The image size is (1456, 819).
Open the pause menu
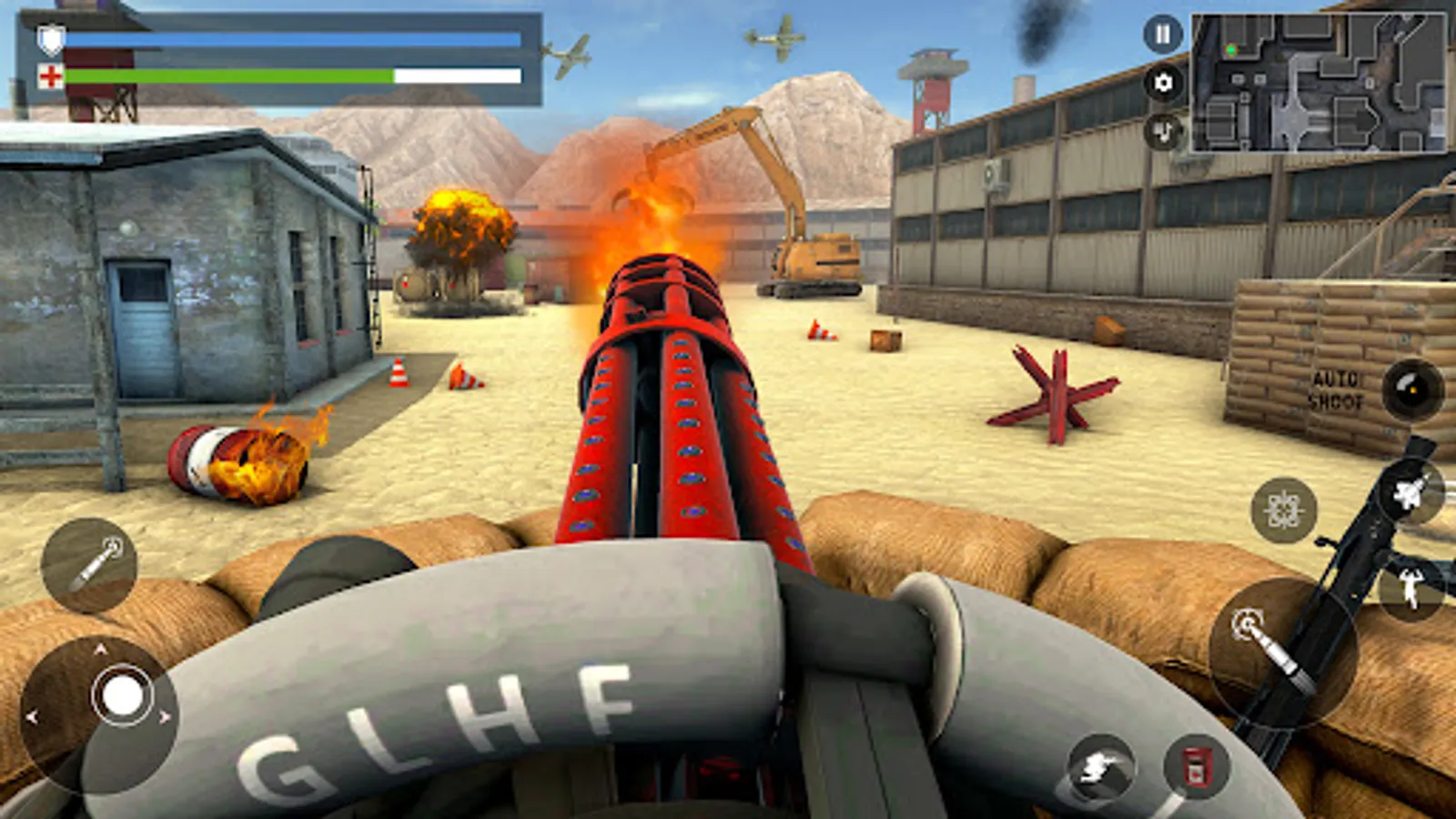[x=1161, y=36]
